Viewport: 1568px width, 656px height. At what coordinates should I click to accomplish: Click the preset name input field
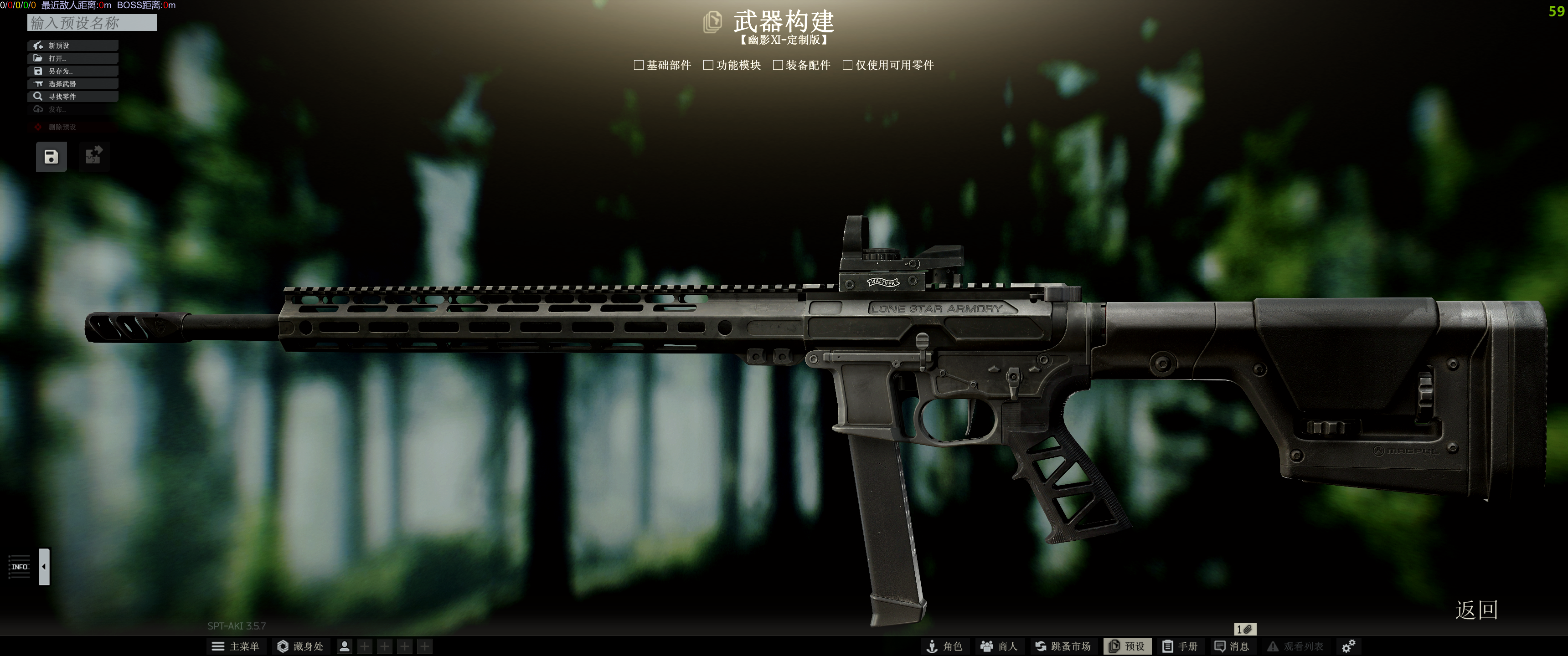[x=92, y=23]
